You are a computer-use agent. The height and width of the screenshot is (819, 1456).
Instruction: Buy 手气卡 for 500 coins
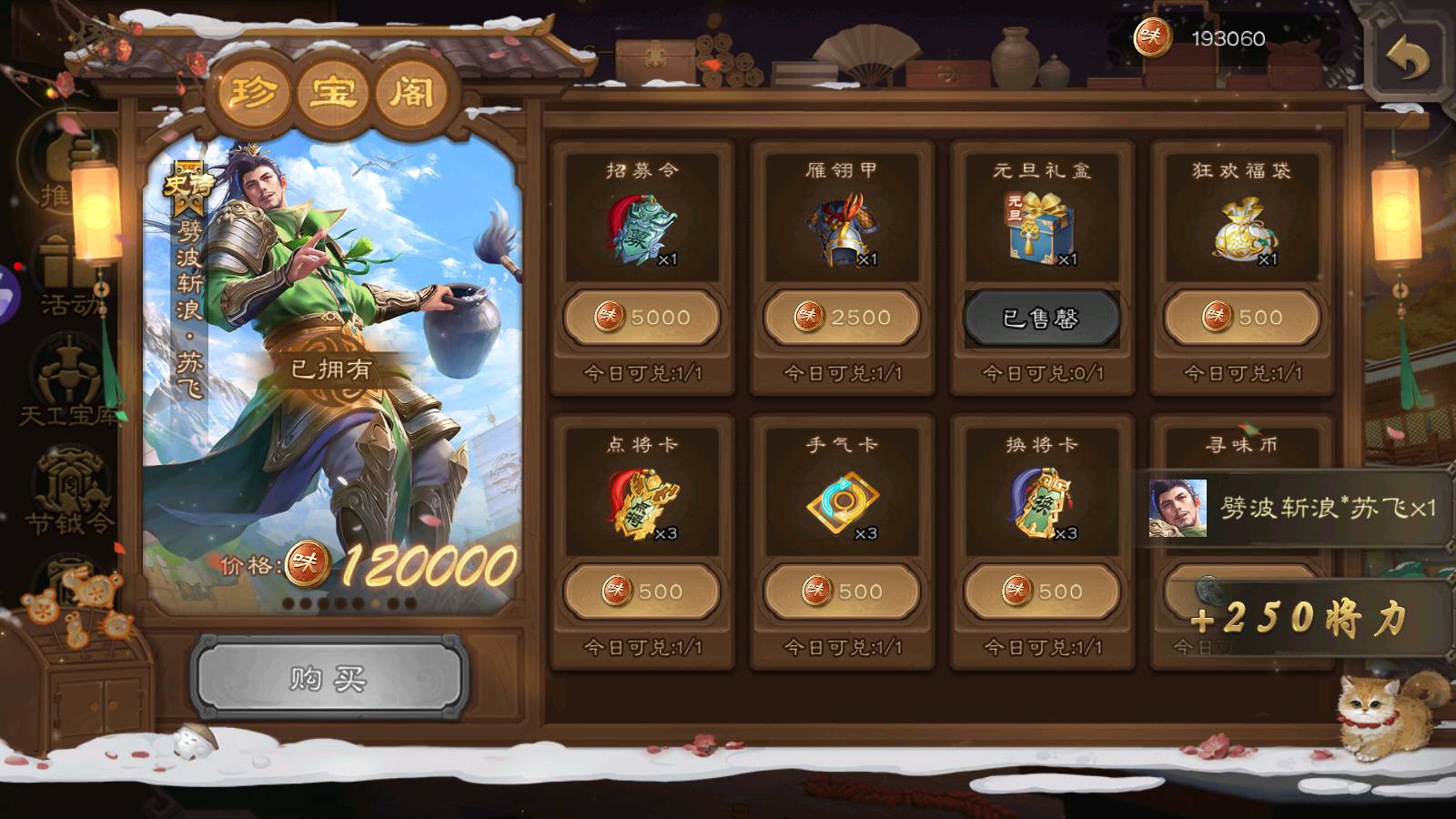click(842, 591)
